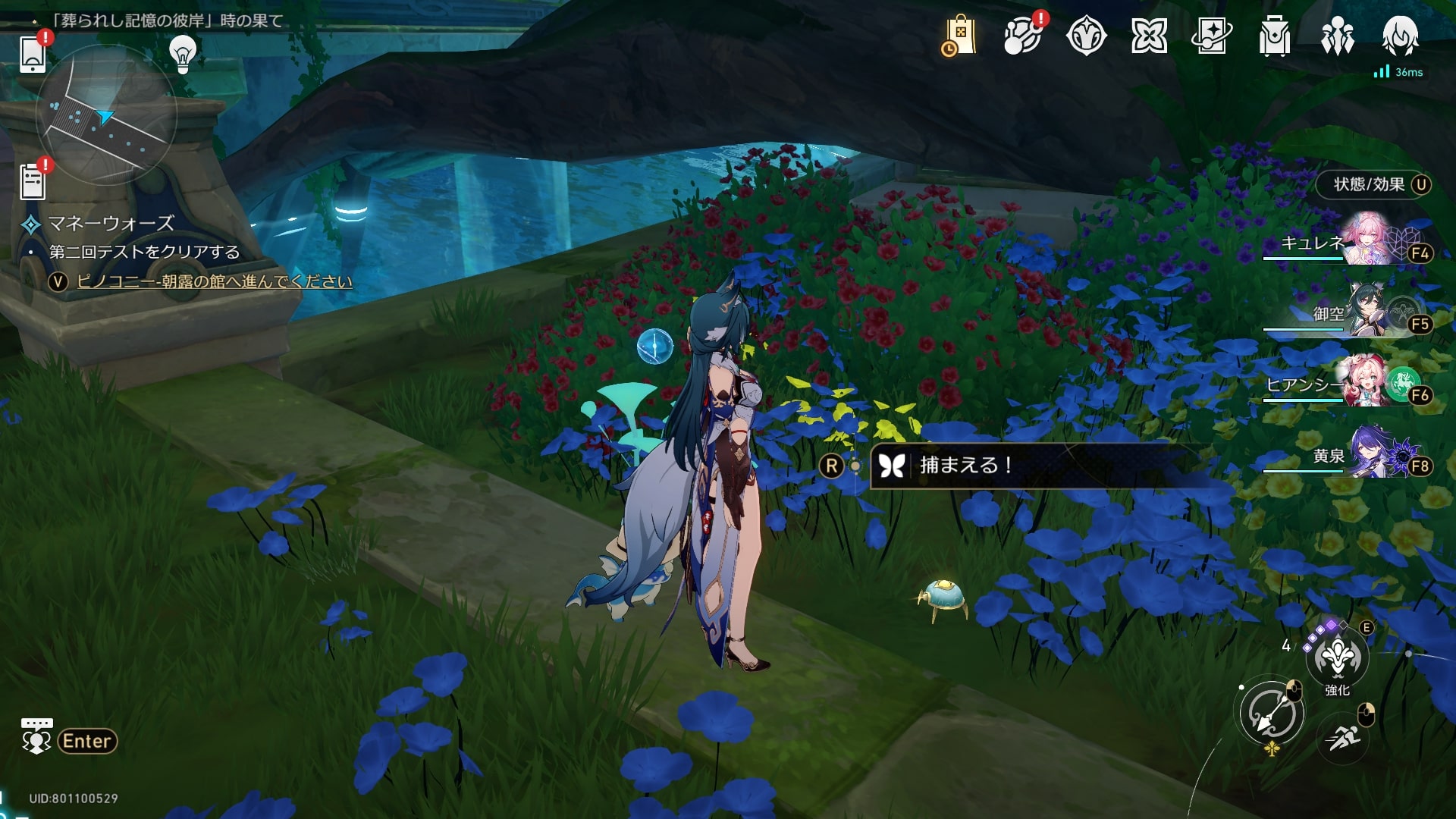The image size is (1456, 819).
Task: Open the mission log clipboard icon
Action: click(33, 182)
